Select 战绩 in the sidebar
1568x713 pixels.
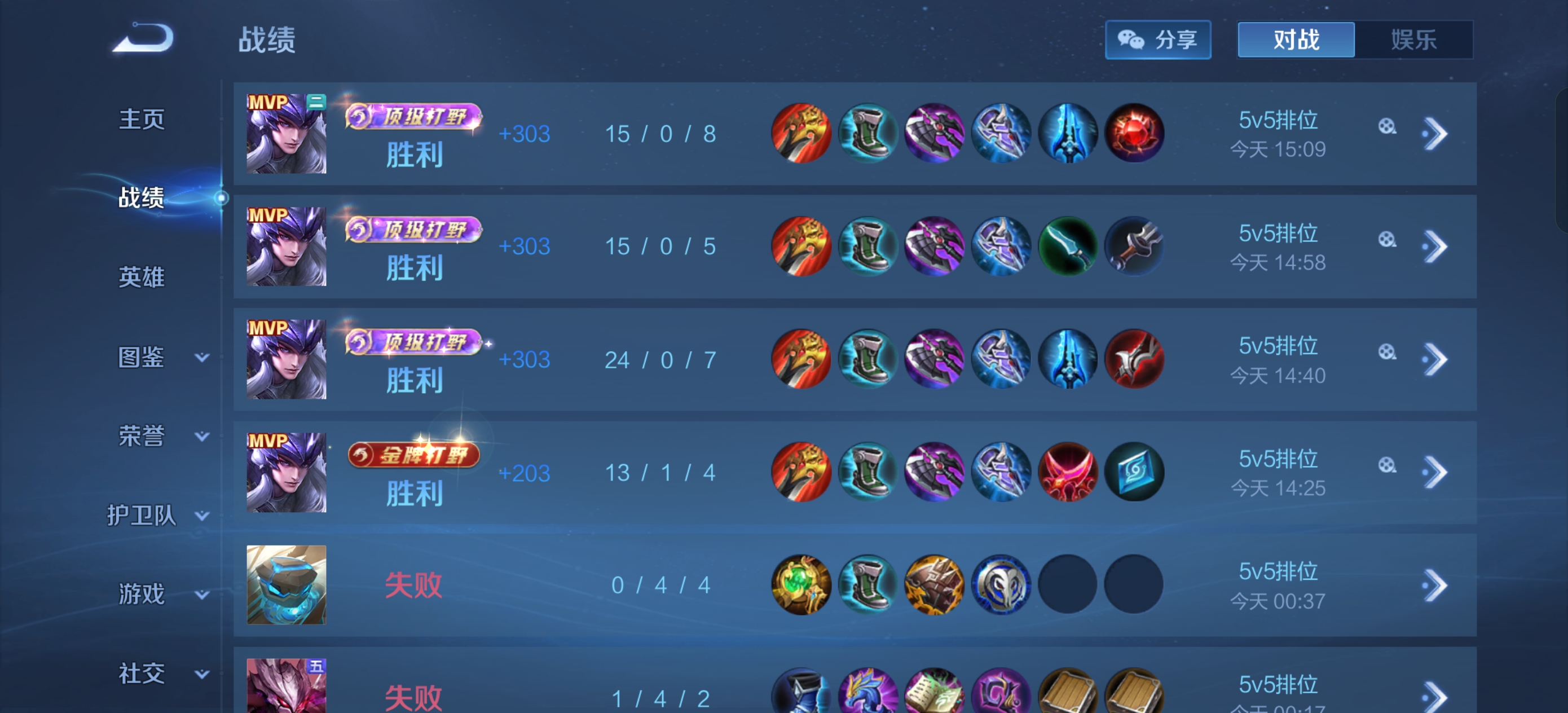coord(141,198)
